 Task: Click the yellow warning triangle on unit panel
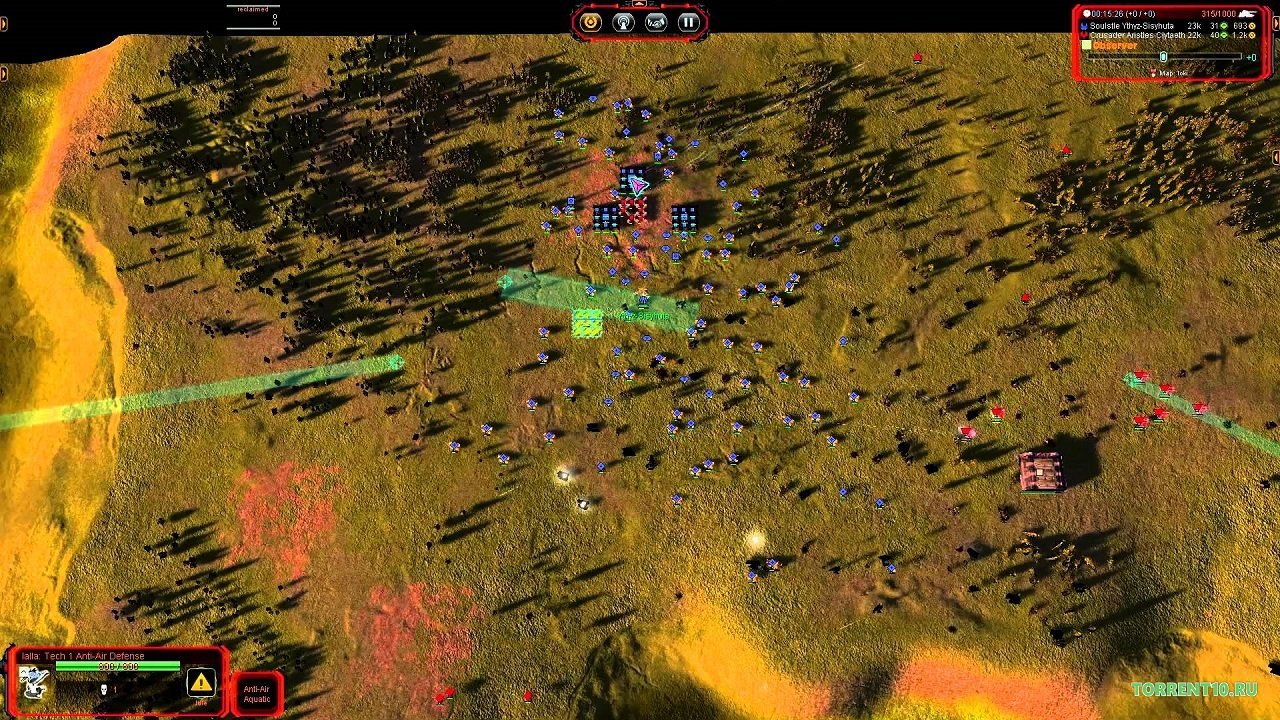[200, 682]
